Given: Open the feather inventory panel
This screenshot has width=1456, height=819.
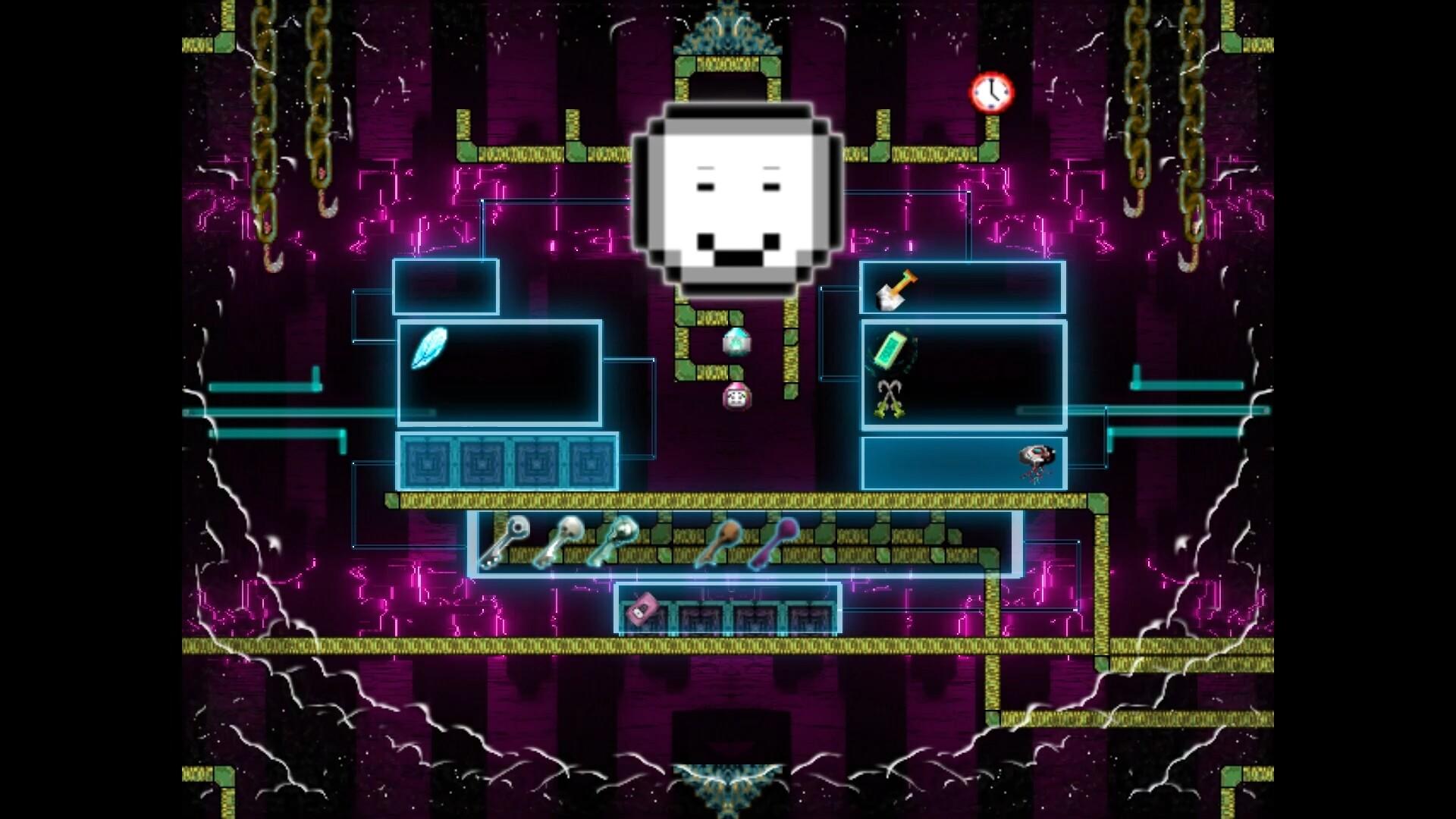Looking at the screenshot, I should [499, 373].
